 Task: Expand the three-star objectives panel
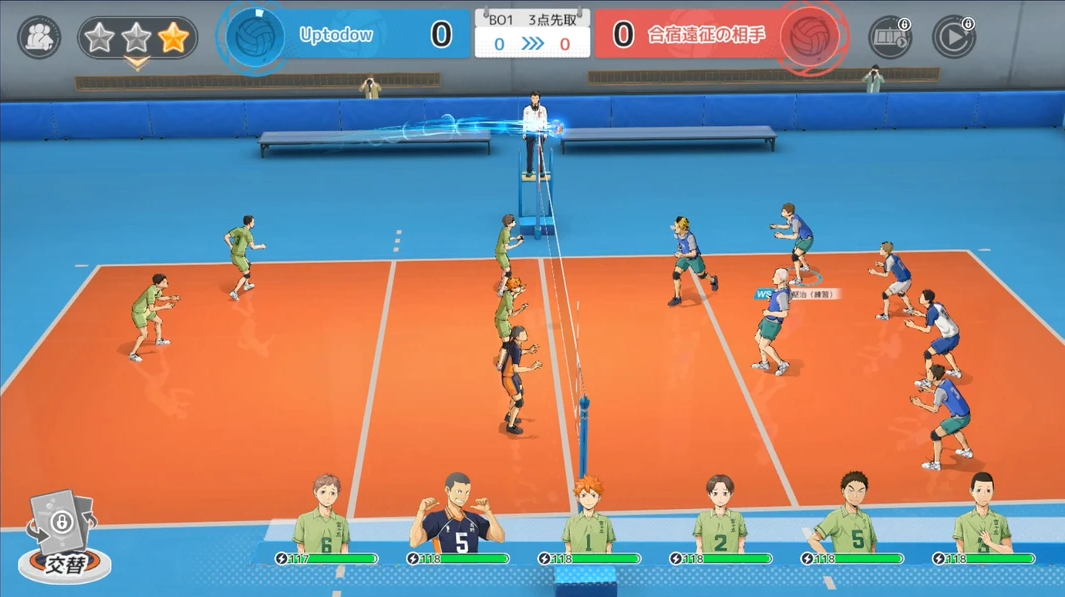137,39
